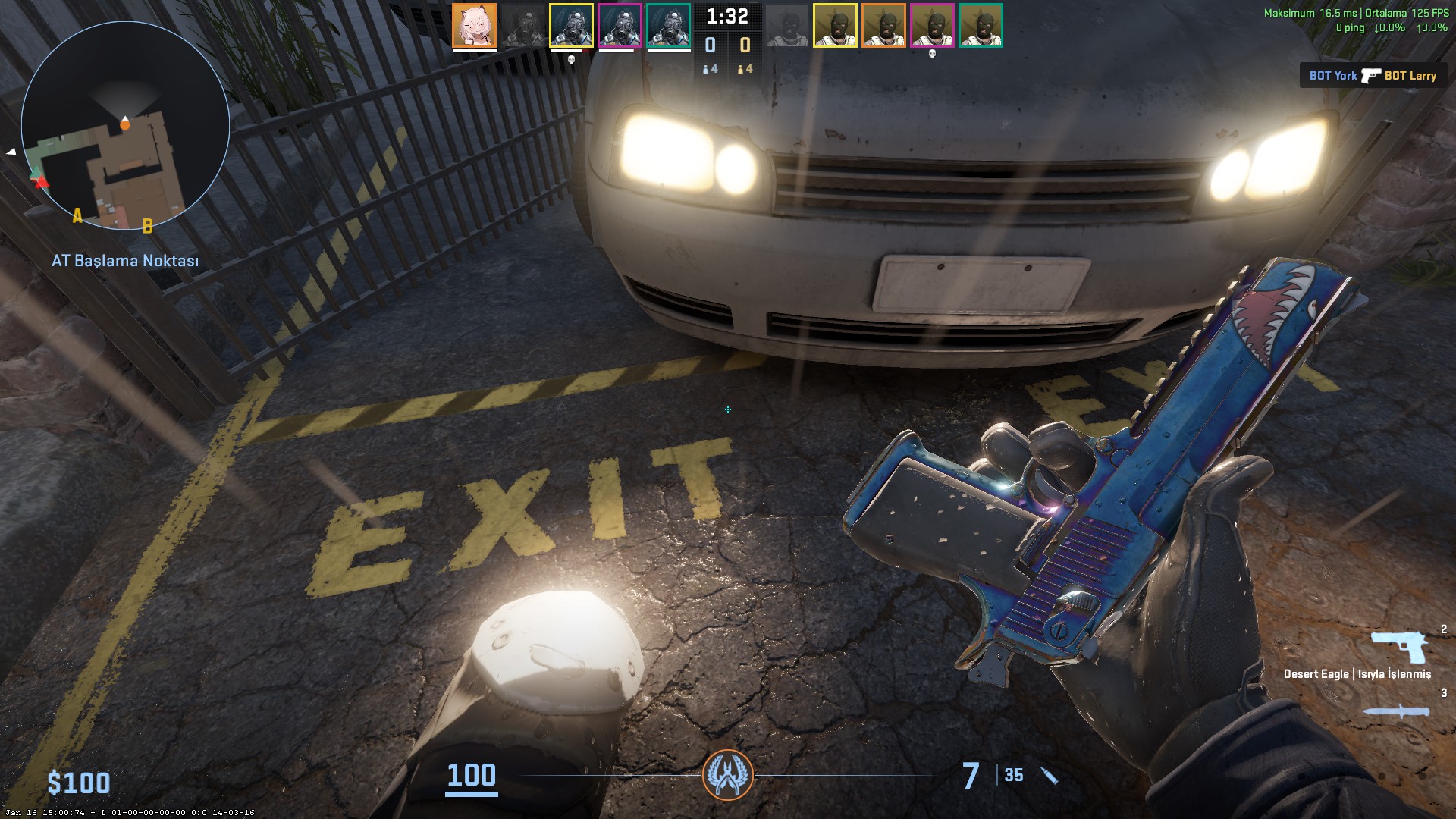Select the orange-bordered balaclava player avatar

883,25
